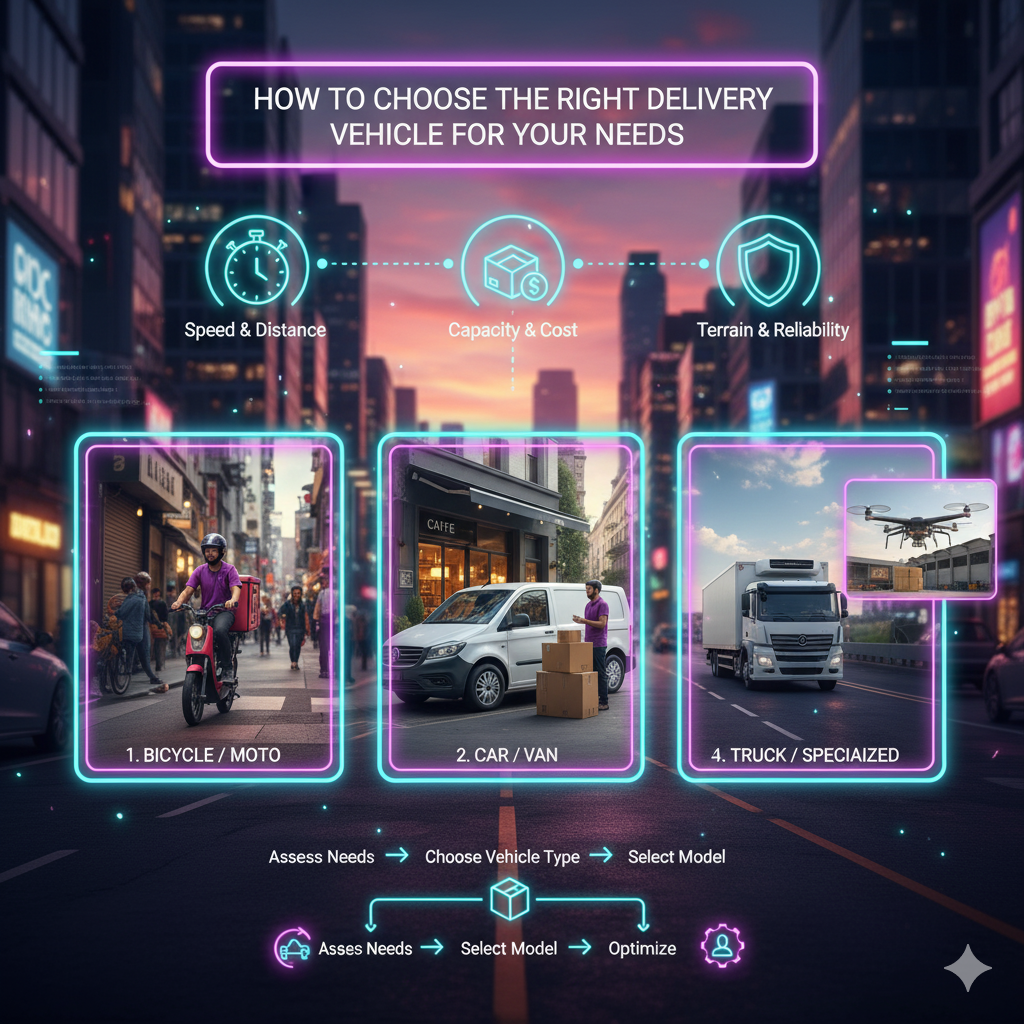Open the purple car cycle icon
Image resolution: width=1024 pixels, height=1024 pixels.
click(x=293, y=948)
